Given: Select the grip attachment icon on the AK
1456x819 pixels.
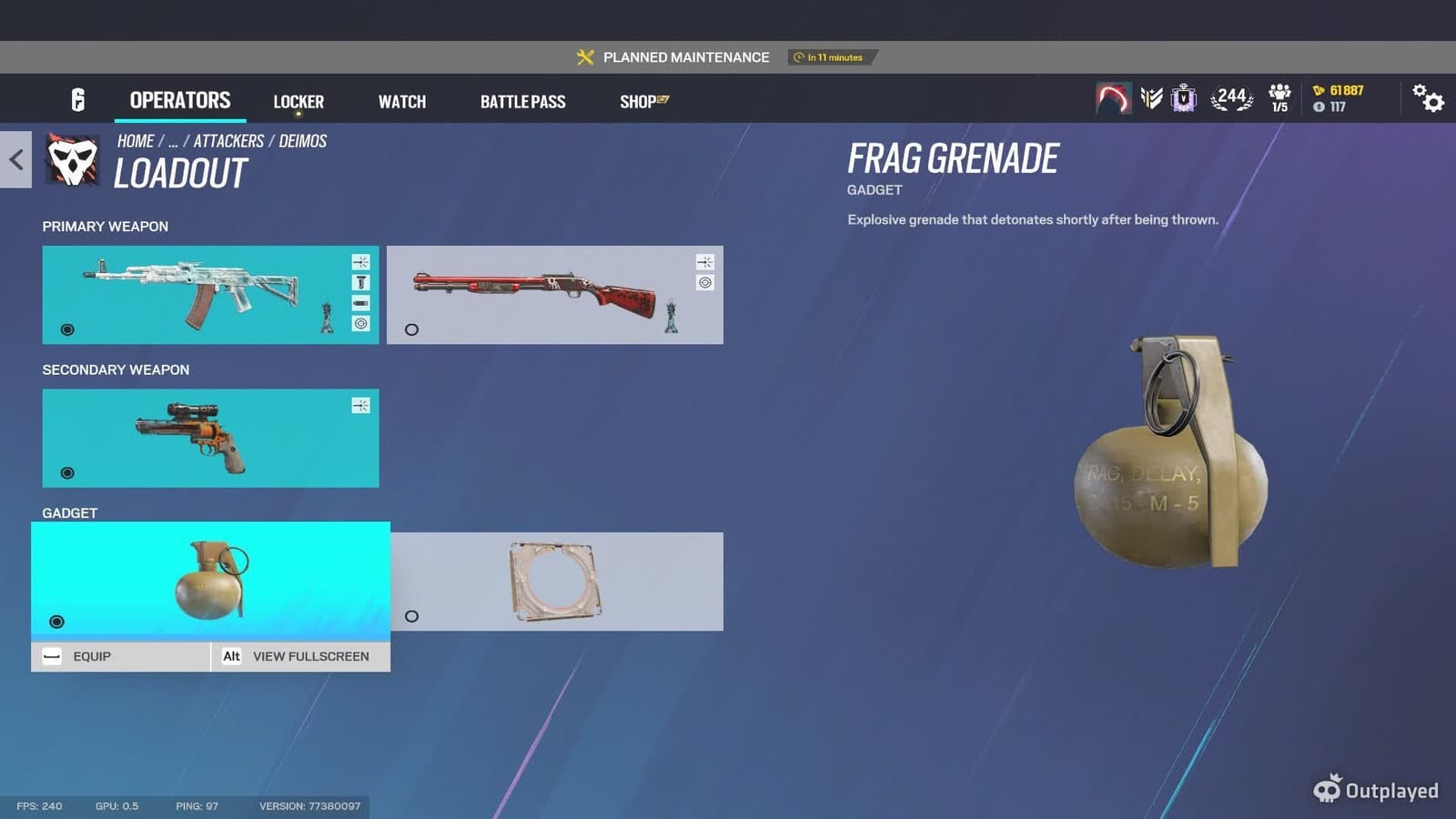Looking at the screenshot, I should (x=361, y=282).
